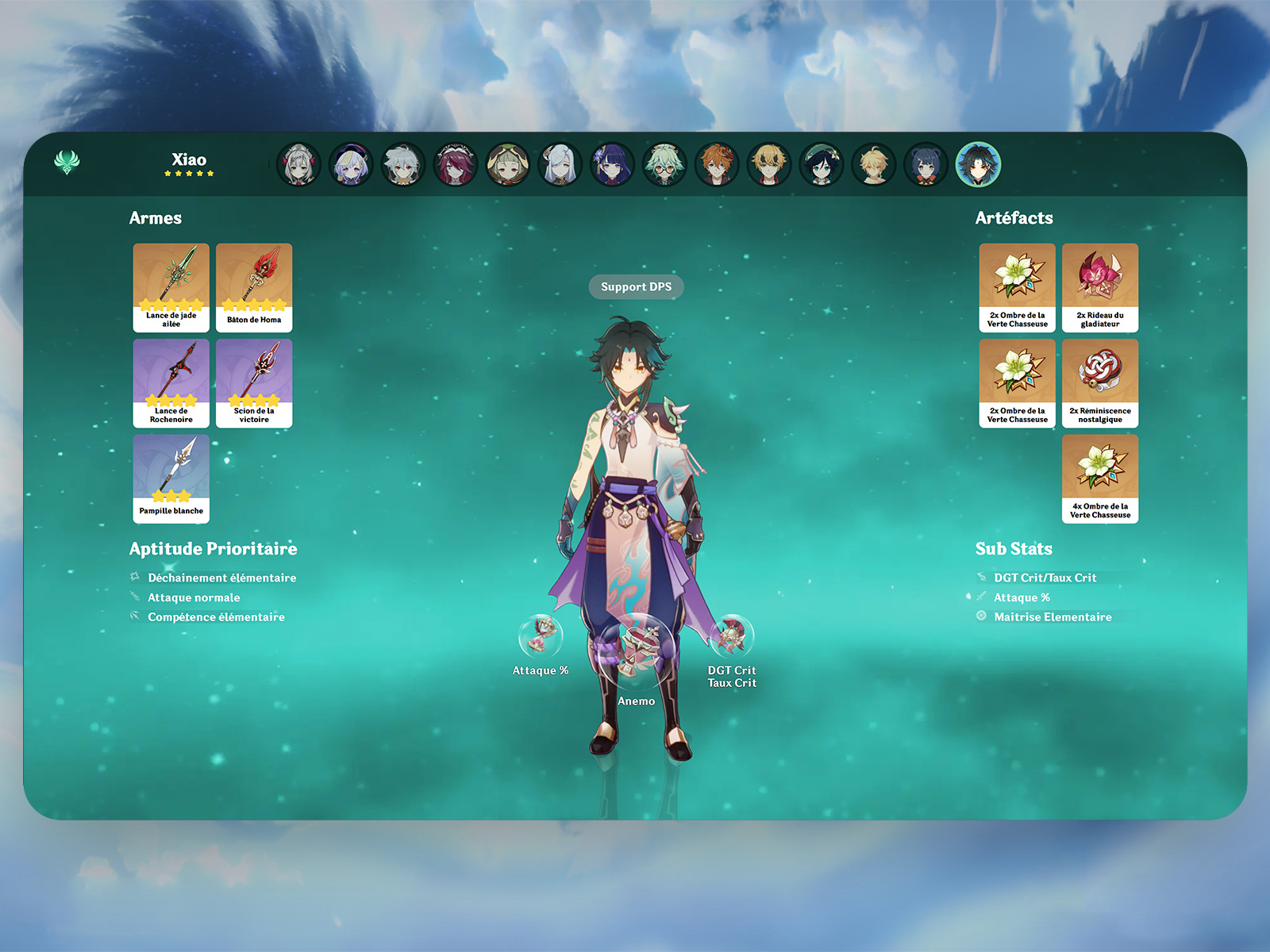Image resolution: width=1270 pixels, height=952 pixels.
Task: Click the Anemo goblet artifact icon
Action: [637, 651]
